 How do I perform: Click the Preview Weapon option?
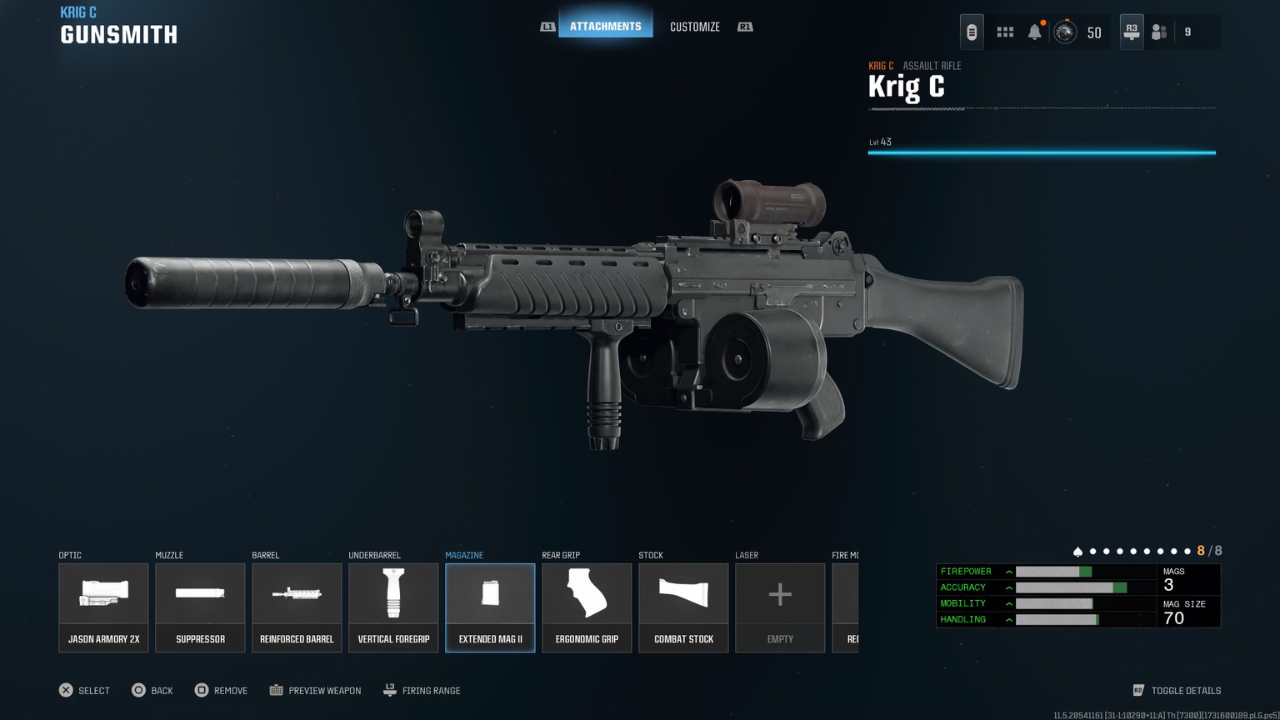[x=315, y=690]
